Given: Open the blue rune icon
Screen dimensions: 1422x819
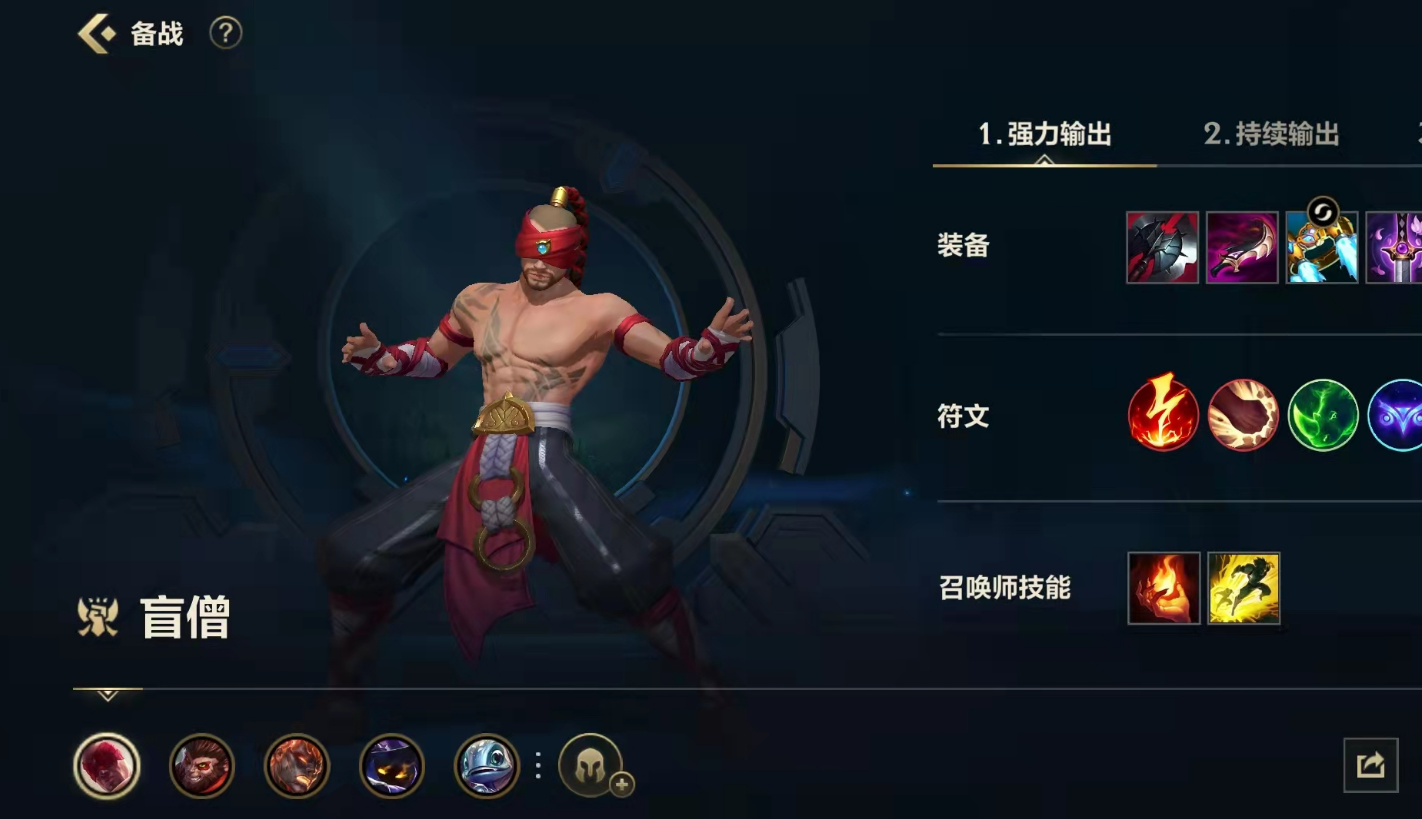Looking at the screenshot, I should (1399, 417).
